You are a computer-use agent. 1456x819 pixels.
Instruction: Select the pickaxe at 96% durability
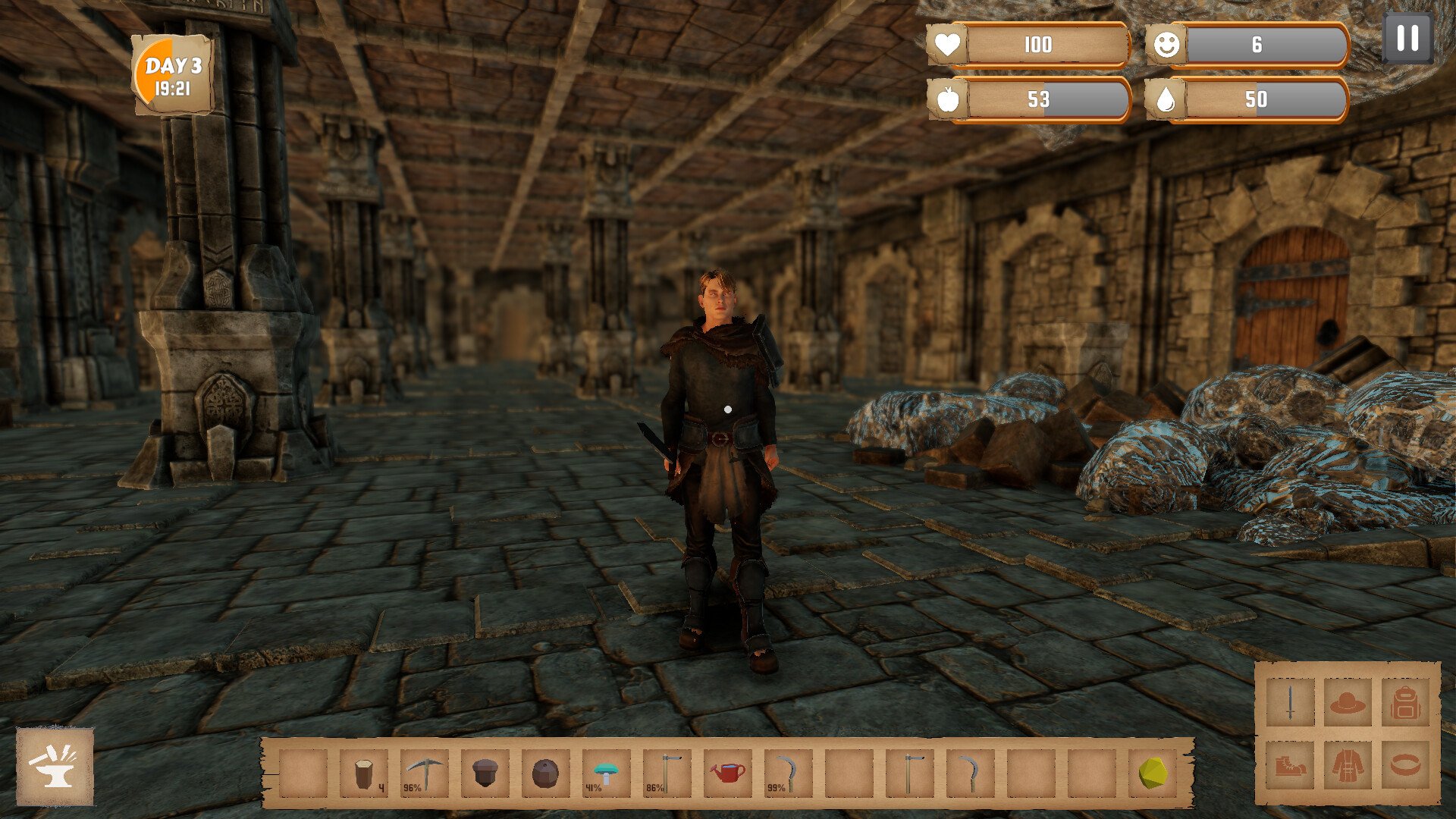pos(425,773)
